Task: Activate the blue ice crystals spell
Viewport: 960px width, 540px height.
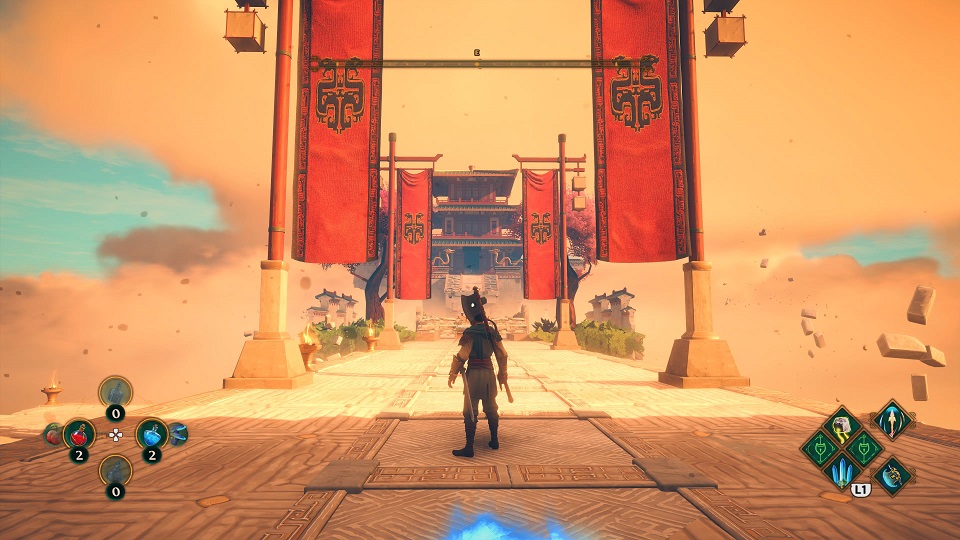Action: point(842,470)
